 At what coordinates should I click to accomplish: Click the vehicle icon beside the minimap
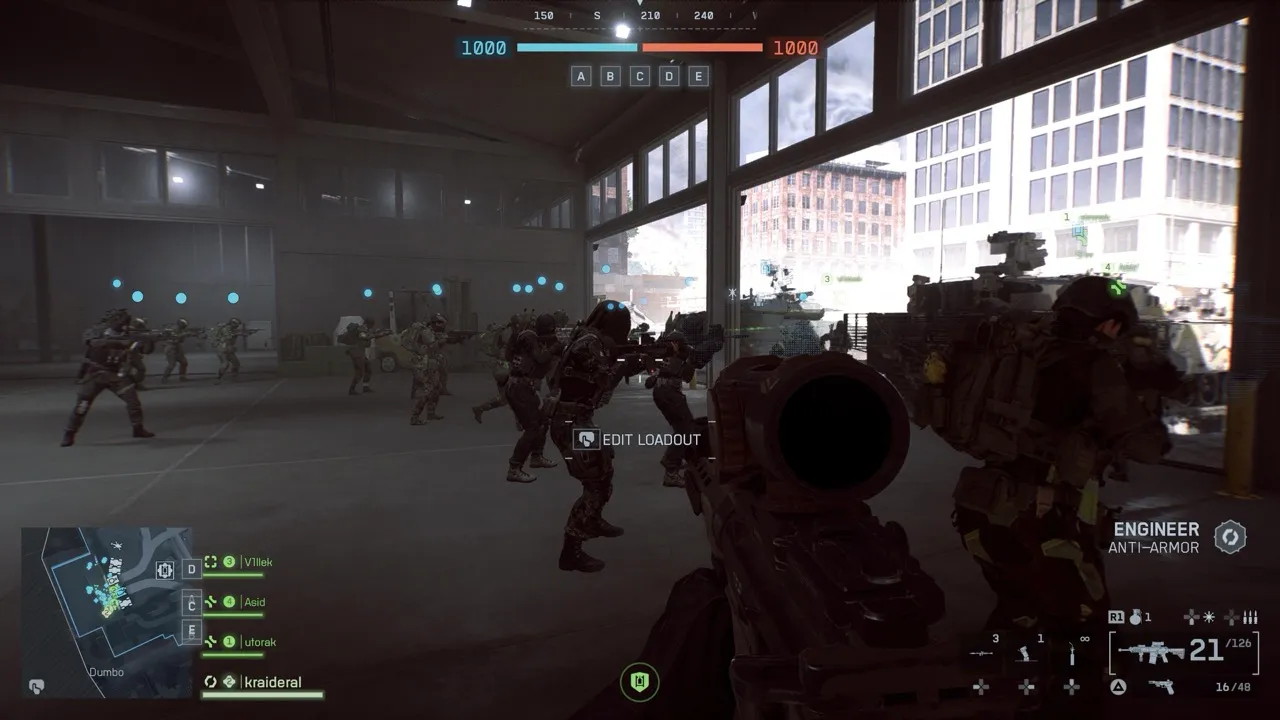click(165, 570)
